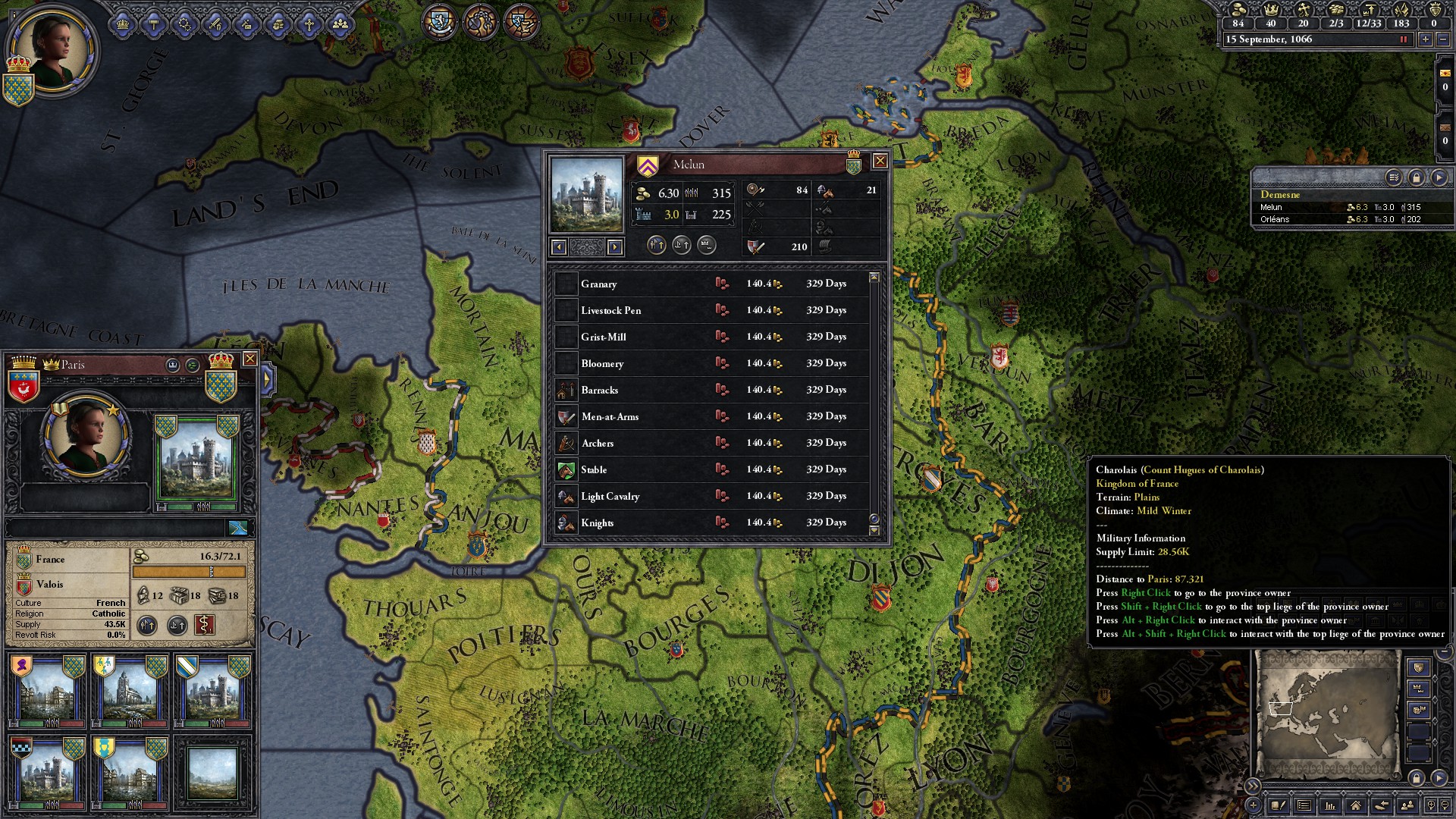Screen dimensions: 1456x819
Task: Toggle pause on the date bar
Action: coord(1403,39)
